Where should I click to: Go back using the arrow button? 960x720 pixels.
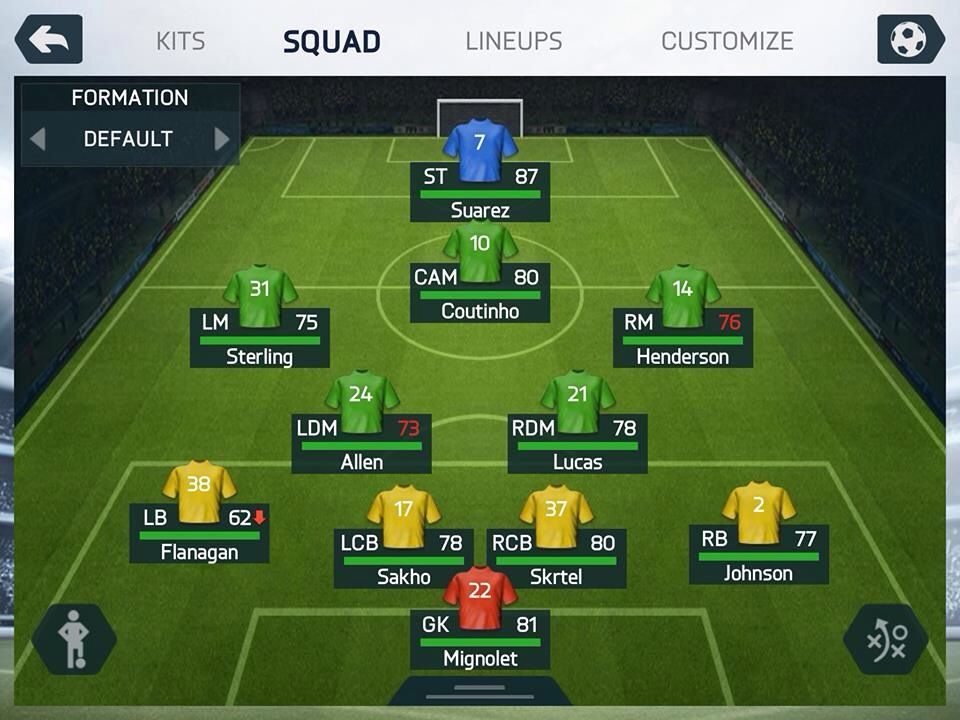pyautogui.click(x=48, y=40)
